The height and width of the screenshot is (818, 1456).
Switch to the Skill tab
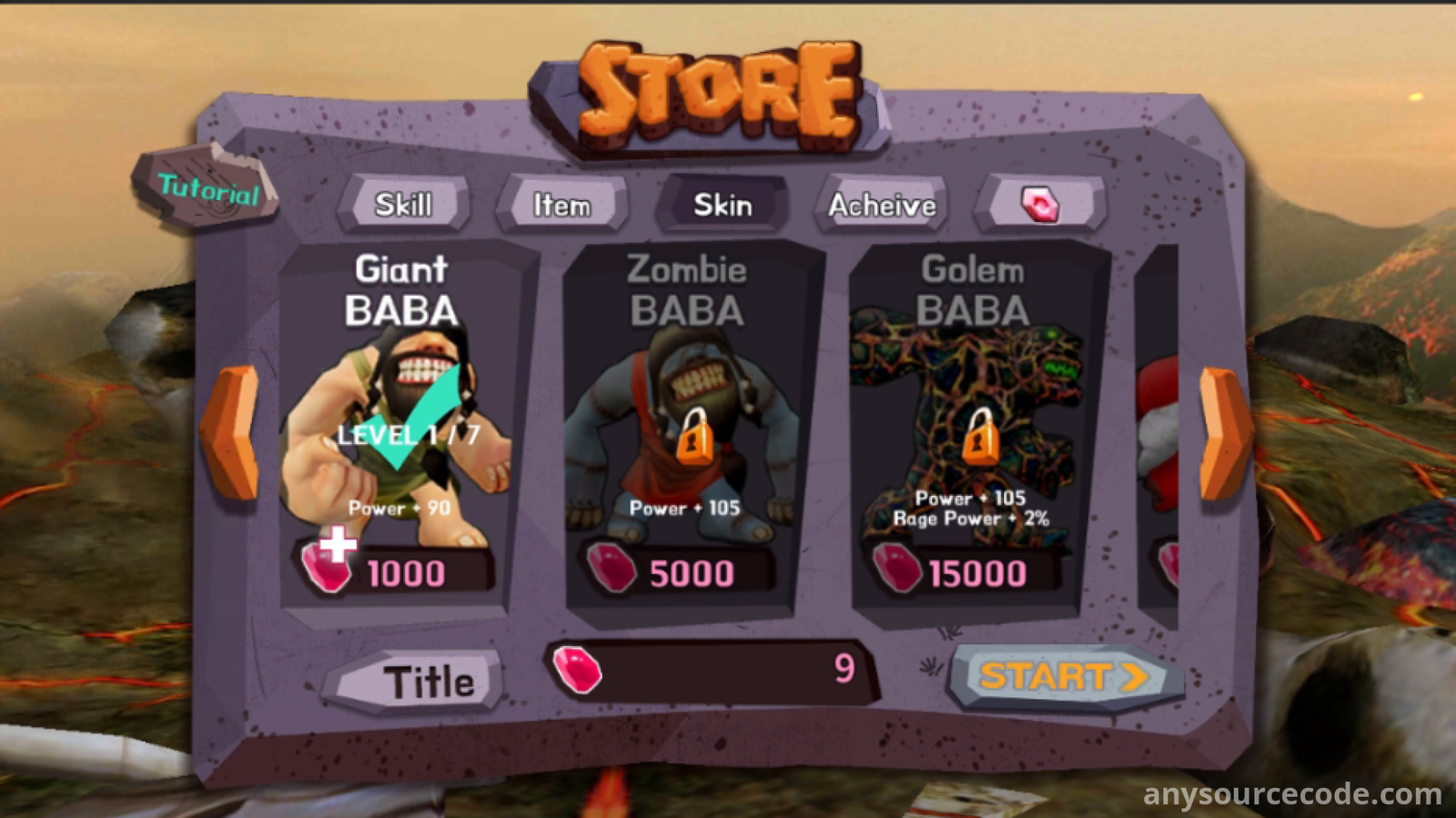tap(403, 205)
